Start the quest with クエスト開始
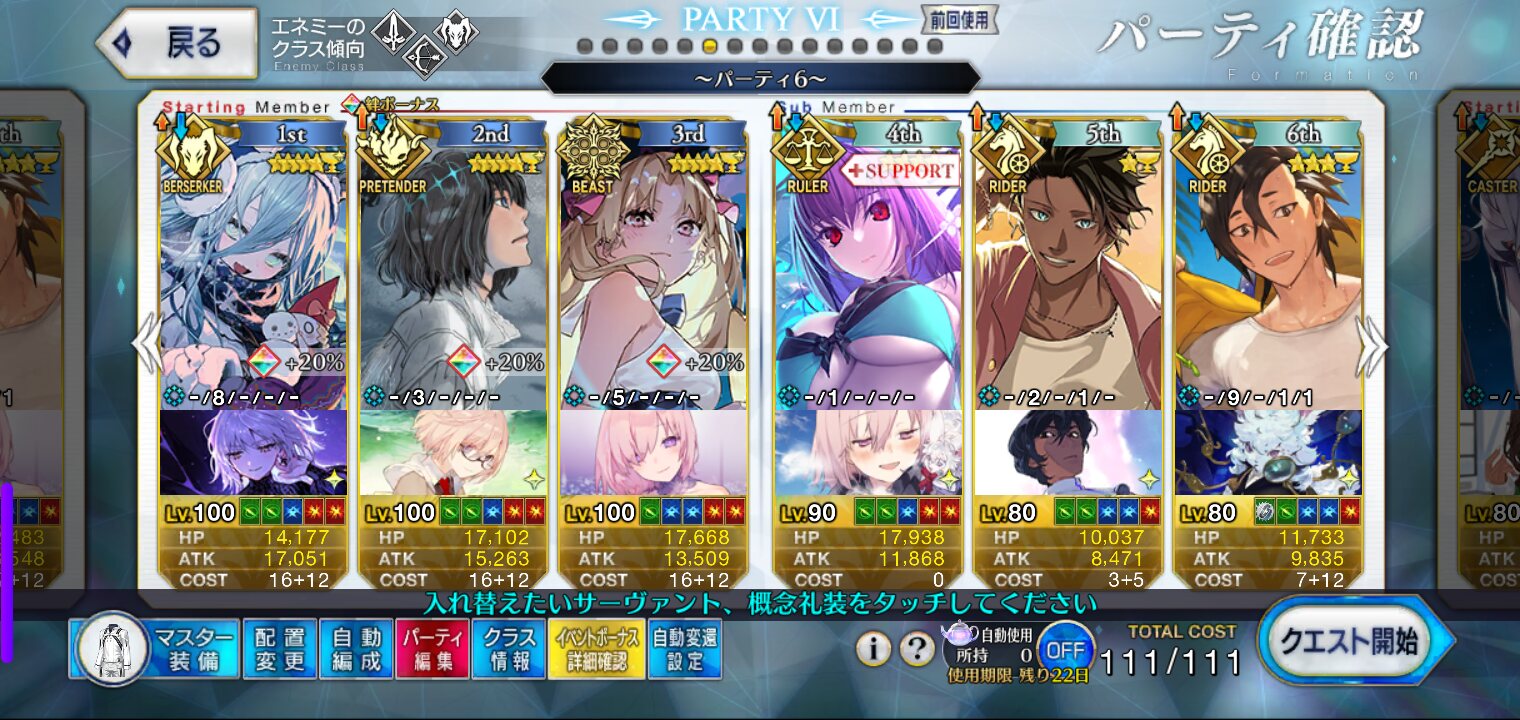 pyautogui.click(x=1354, y=642)
